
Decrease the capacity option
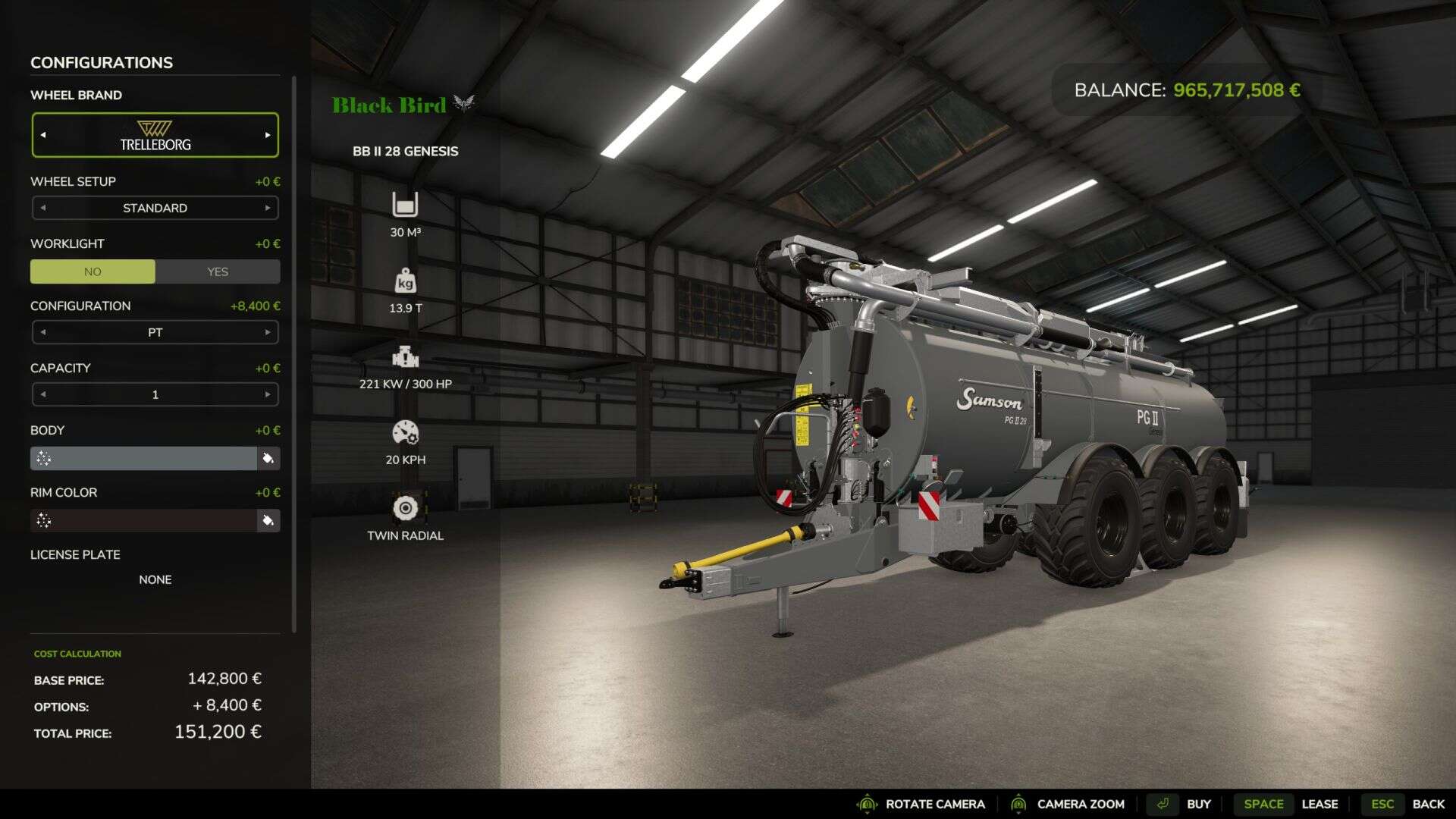43,394
